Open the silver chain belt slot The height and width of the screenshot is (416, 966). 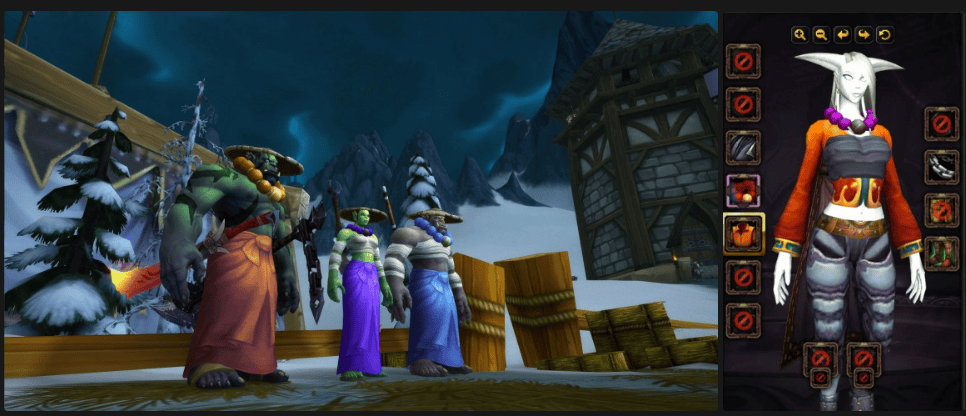click(941, 167)
